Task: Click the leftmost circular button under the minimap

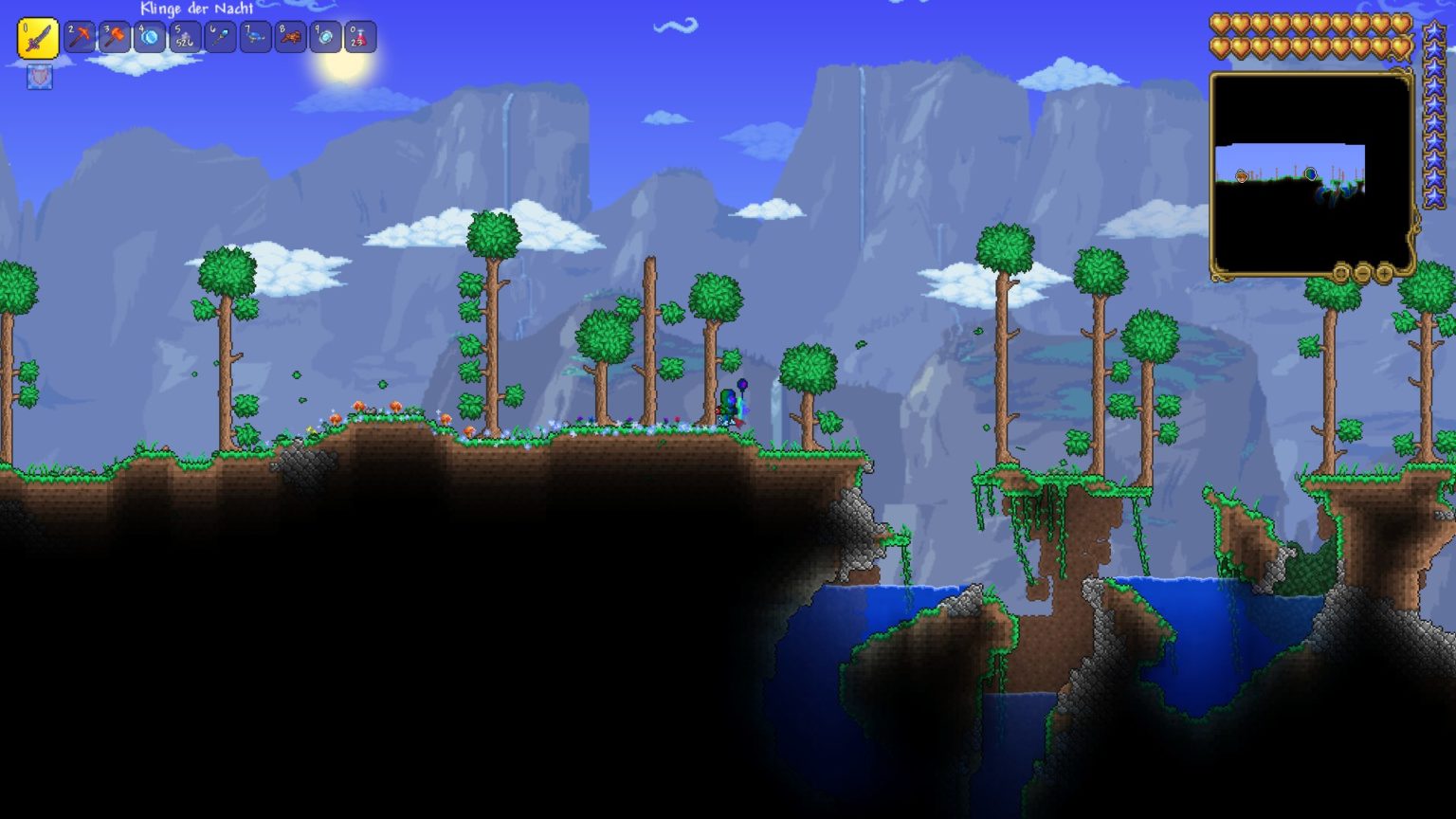Action: tap(1341, 273)
